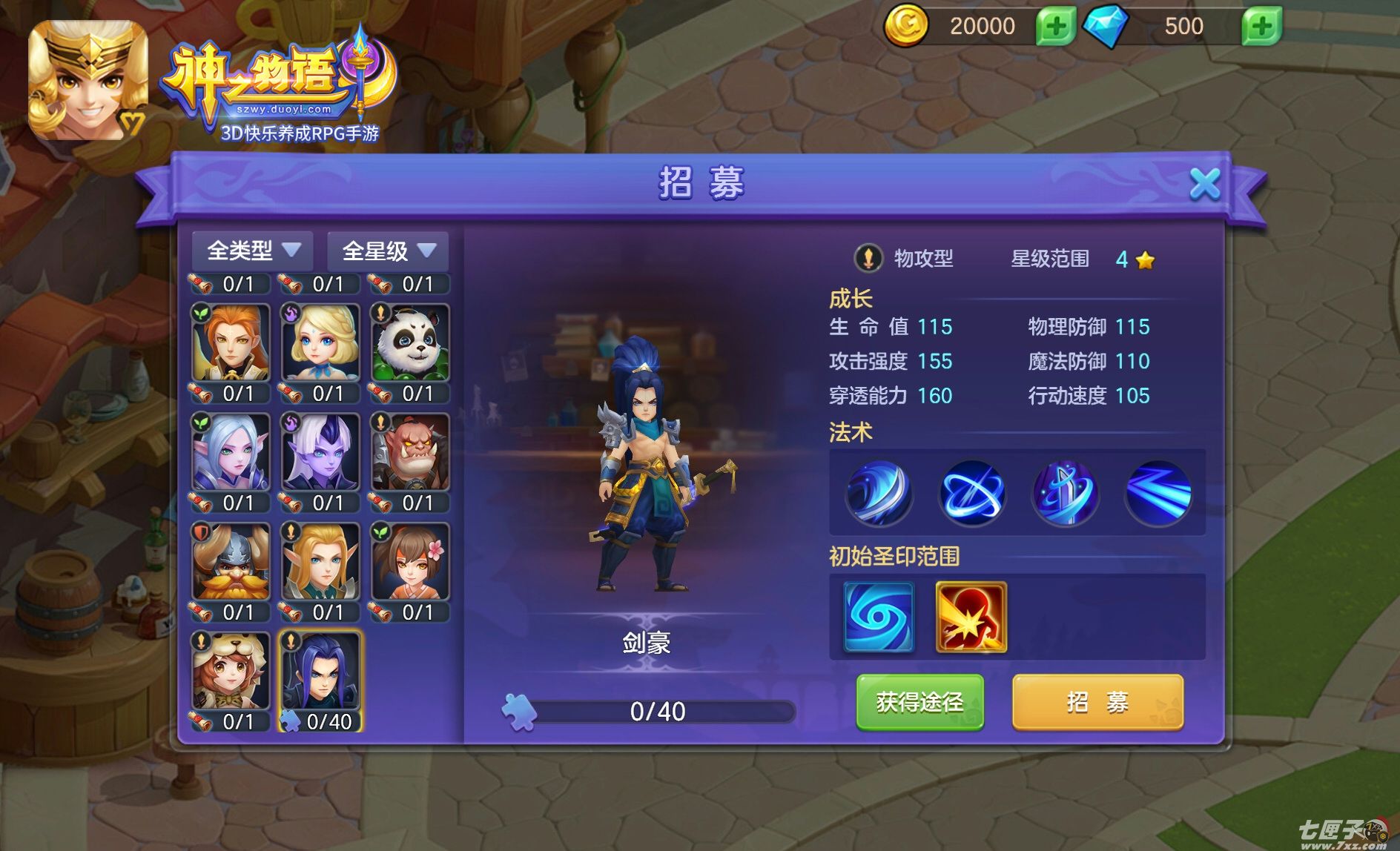The image size is (1400, 851).
Task: Inspect the blue swirl rune icon
Action: point(879,617)
